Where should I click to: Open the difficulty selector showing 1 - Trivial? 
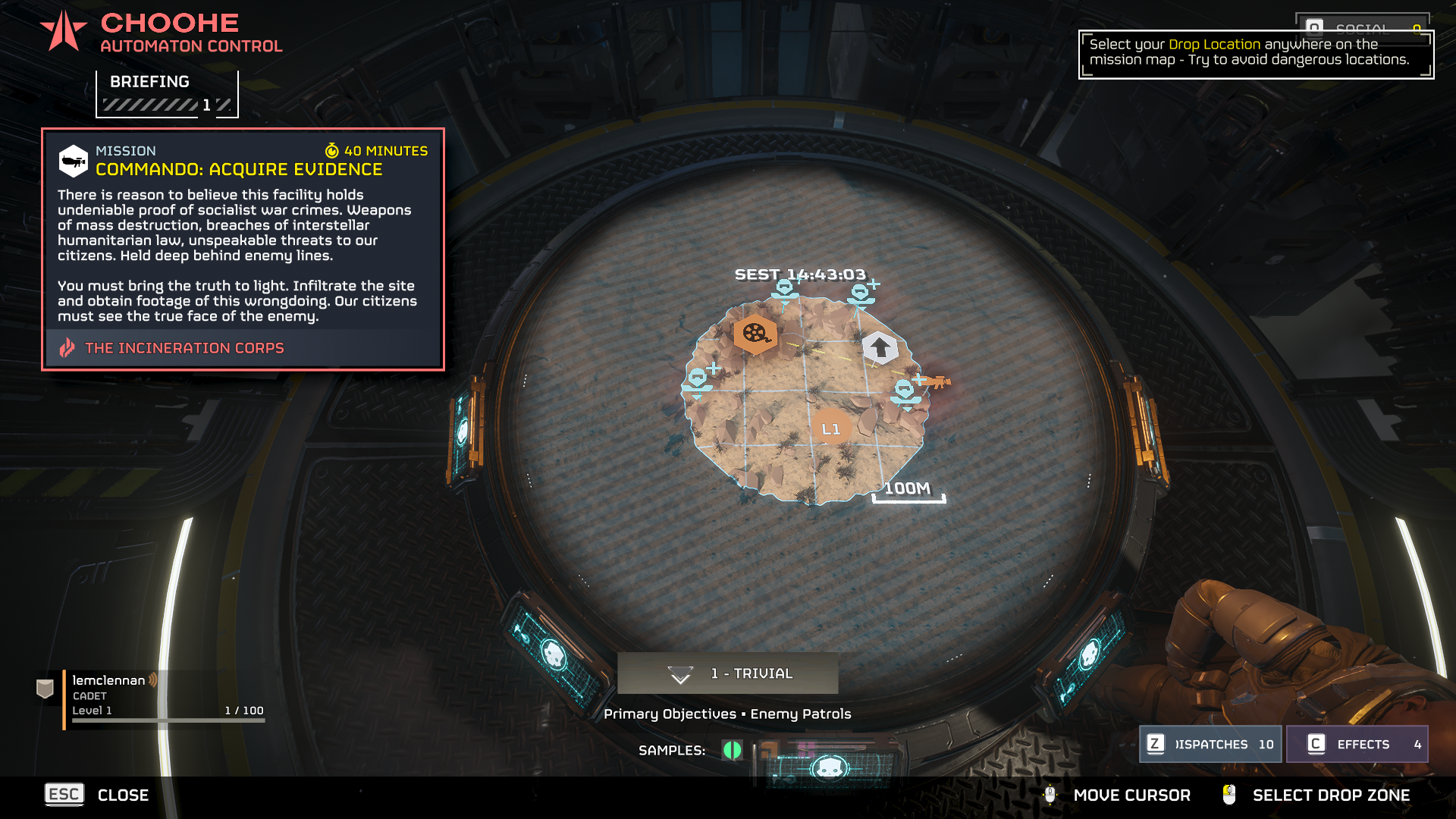727,673
